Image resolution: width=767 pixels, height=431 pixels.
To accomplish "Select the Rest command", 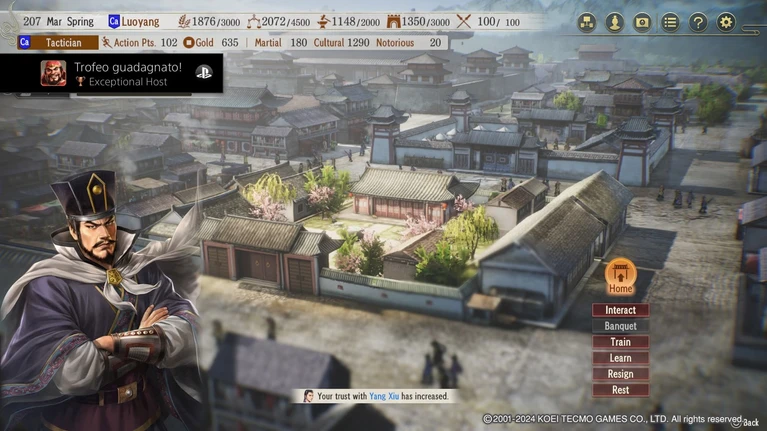I will (x=620, y=390).
